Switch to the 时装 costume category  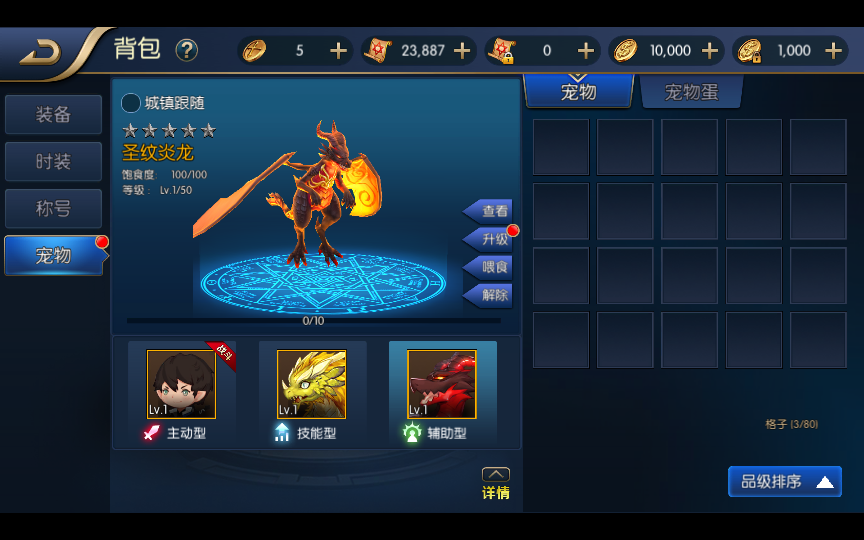53,162
